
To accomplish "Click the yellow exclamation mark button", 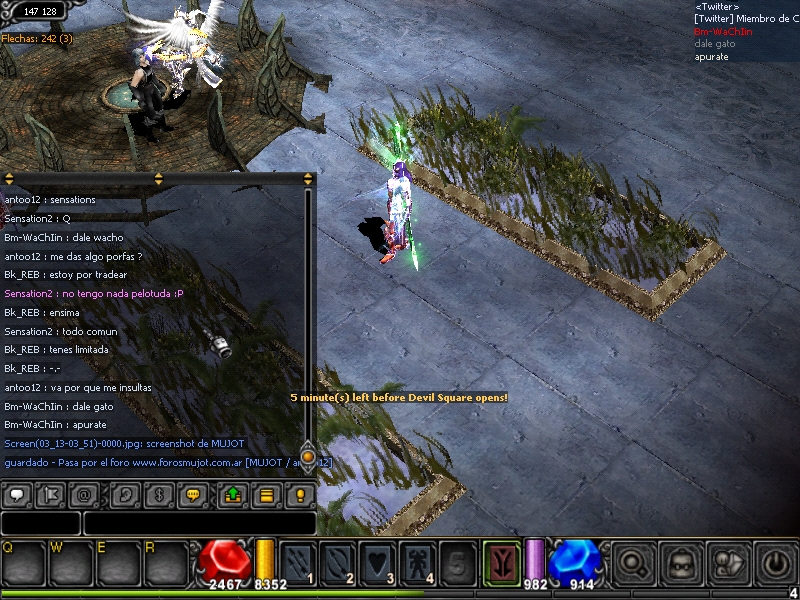I will 299,494.
